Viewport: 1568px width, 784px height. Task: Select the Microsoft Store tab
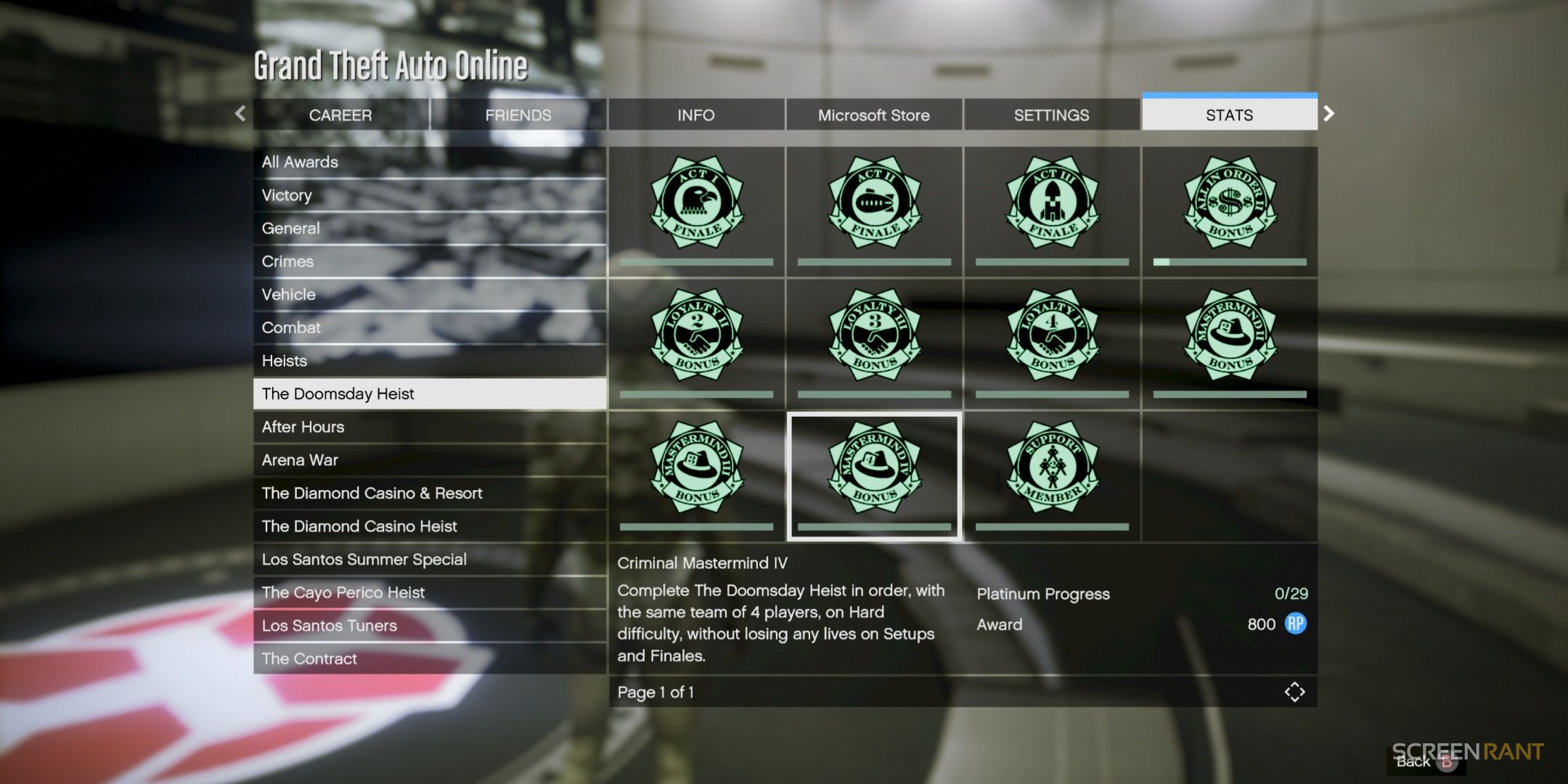click(873, 115)
